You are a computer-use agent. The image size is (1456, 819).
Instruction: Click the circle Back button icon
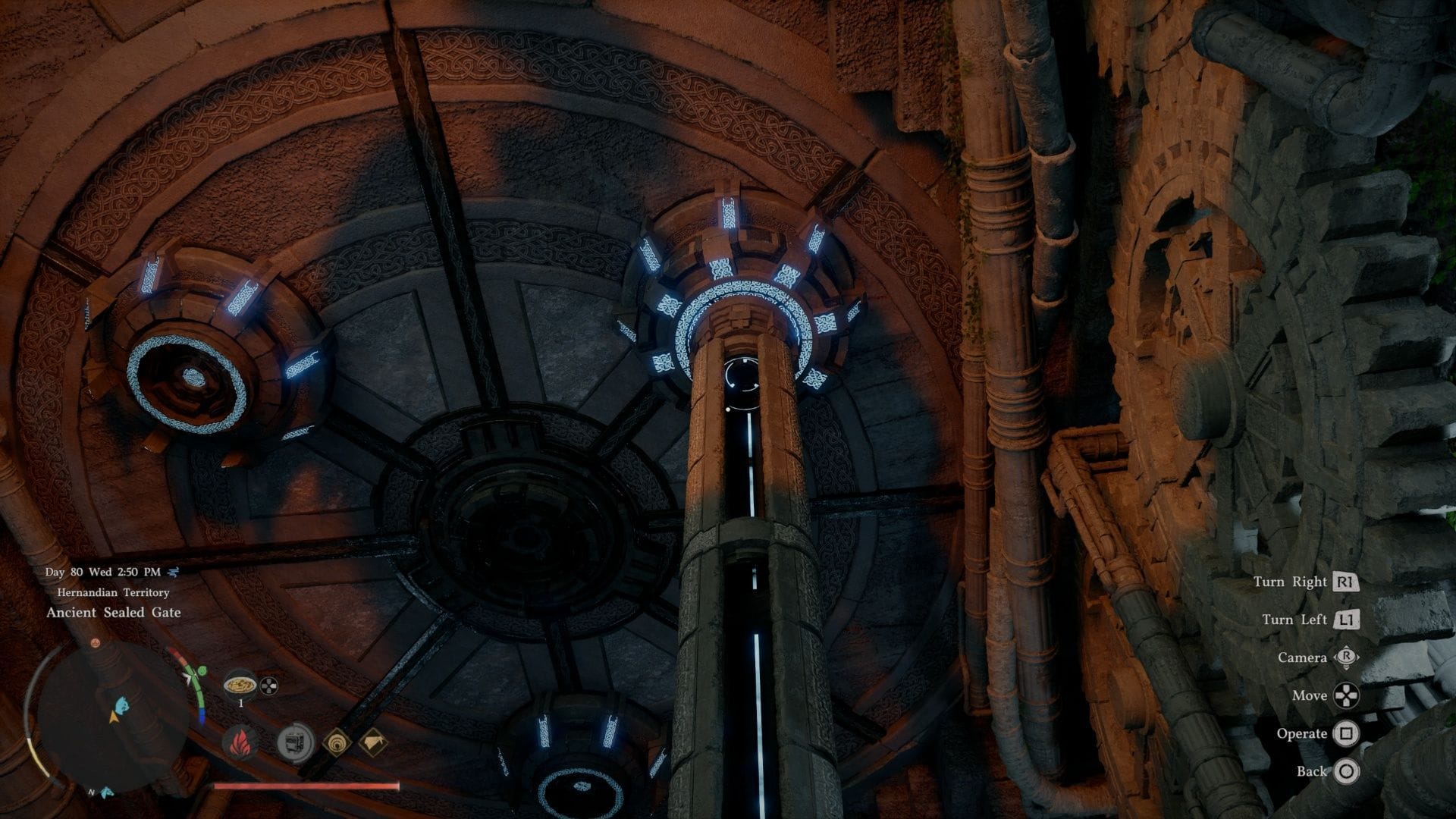(1346, 771)
